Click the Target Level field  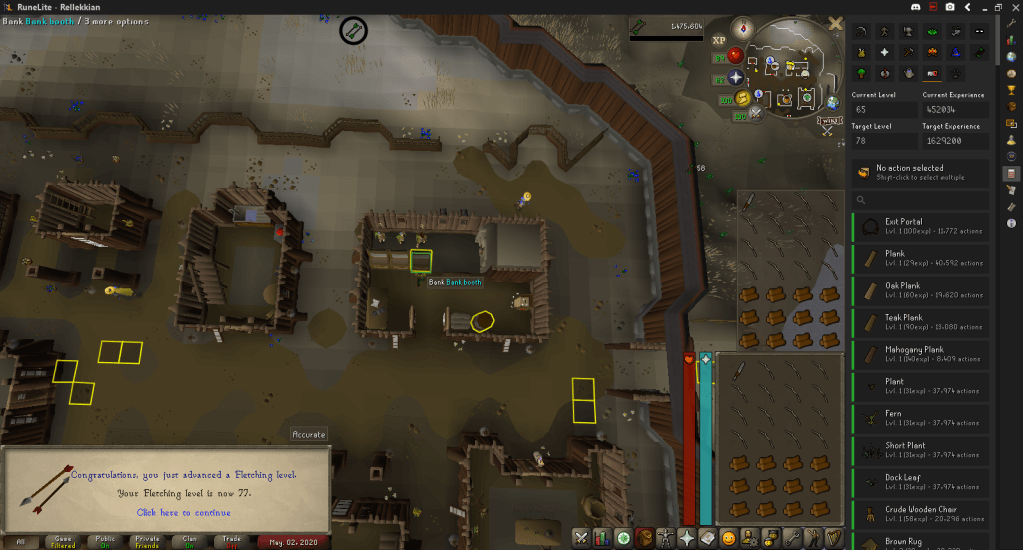tap(883, 143)
